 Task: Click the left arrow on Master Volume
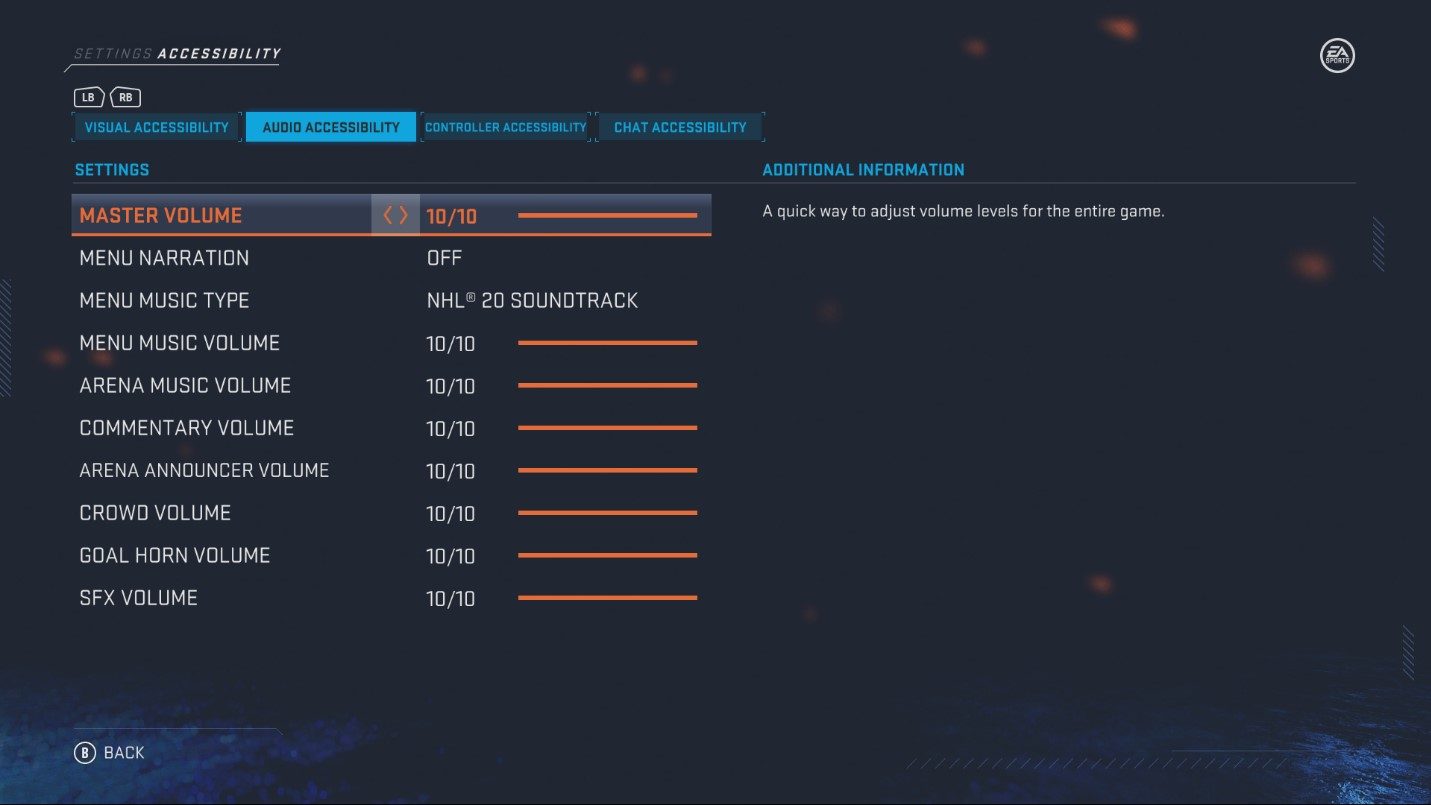388,214
